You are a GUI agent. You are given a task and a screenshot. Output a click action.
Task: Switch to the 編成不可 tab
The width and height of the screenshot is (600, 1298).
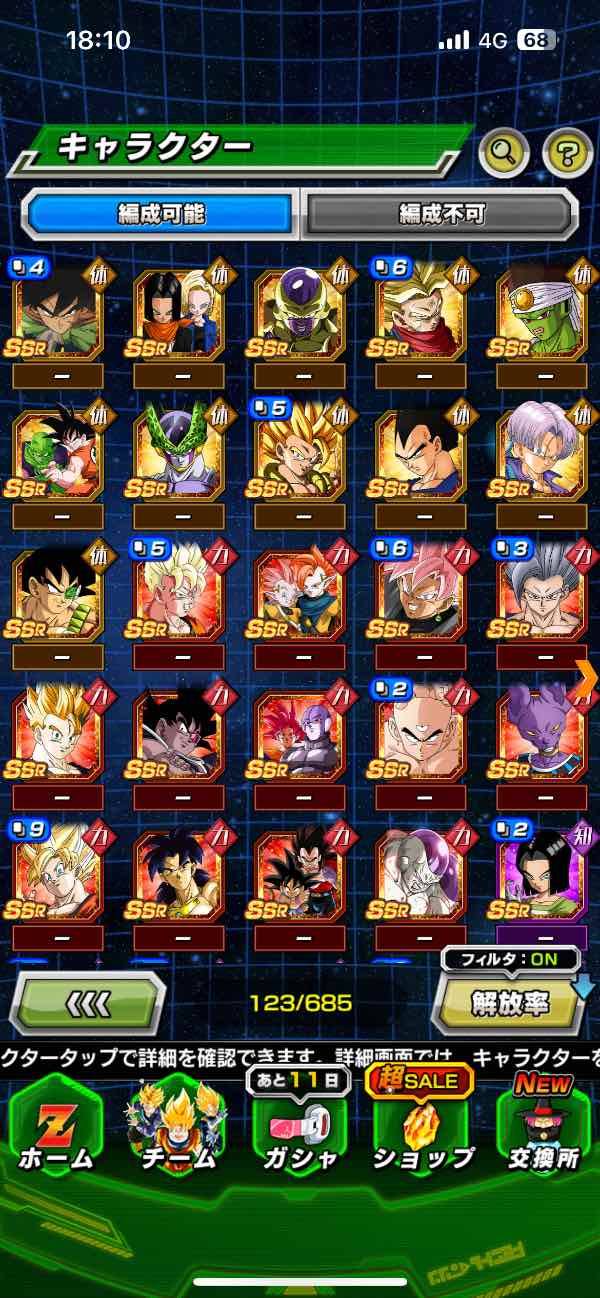[x=440, y=213]
